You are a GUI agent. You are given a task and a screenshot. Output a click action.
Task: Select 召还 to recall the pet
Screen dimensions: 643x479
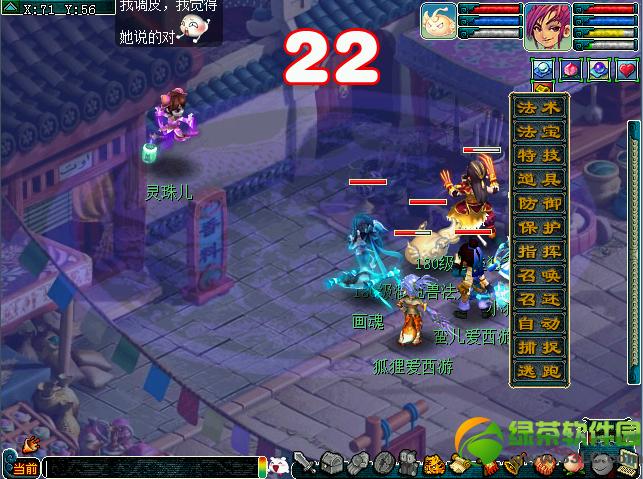539,300
